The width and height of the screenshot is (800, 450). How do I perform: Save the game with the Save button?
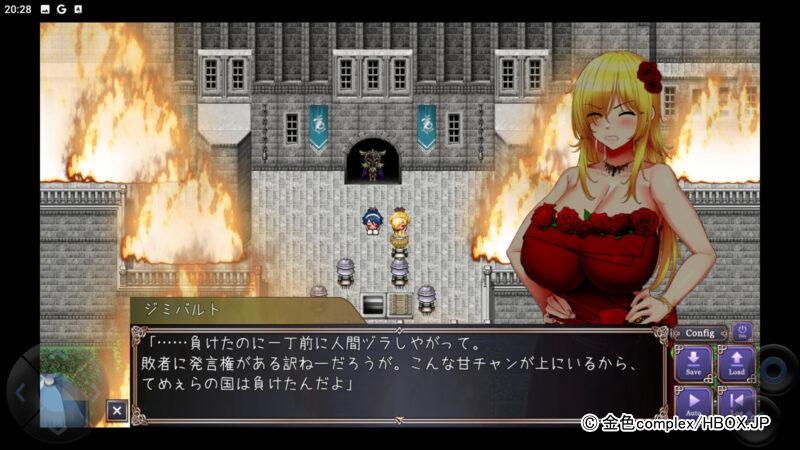693,364
